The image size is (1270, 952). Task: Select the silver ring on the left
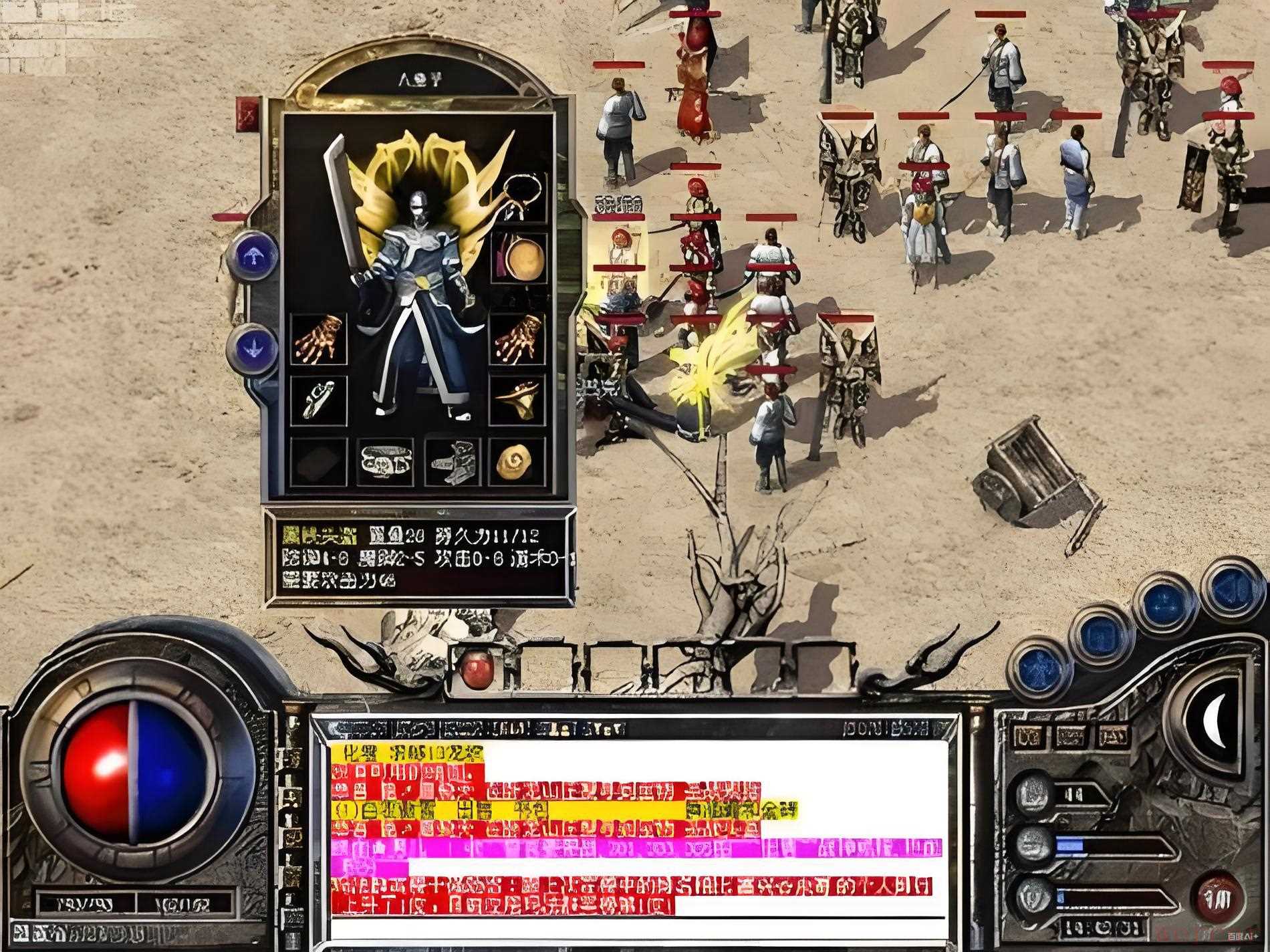click(x=319, y=400)
